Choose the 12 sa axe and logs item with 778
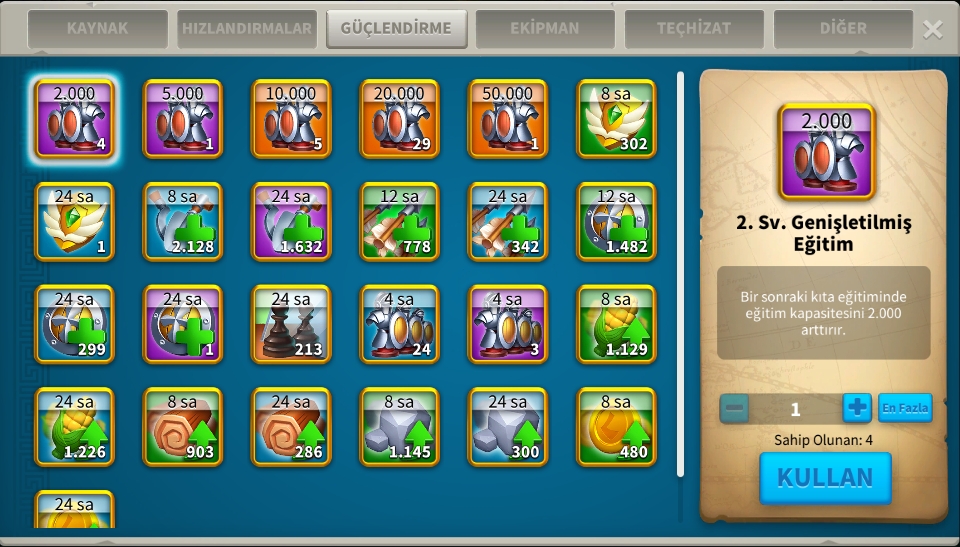This screenshot has width=960, height=547. coord(399,221)
